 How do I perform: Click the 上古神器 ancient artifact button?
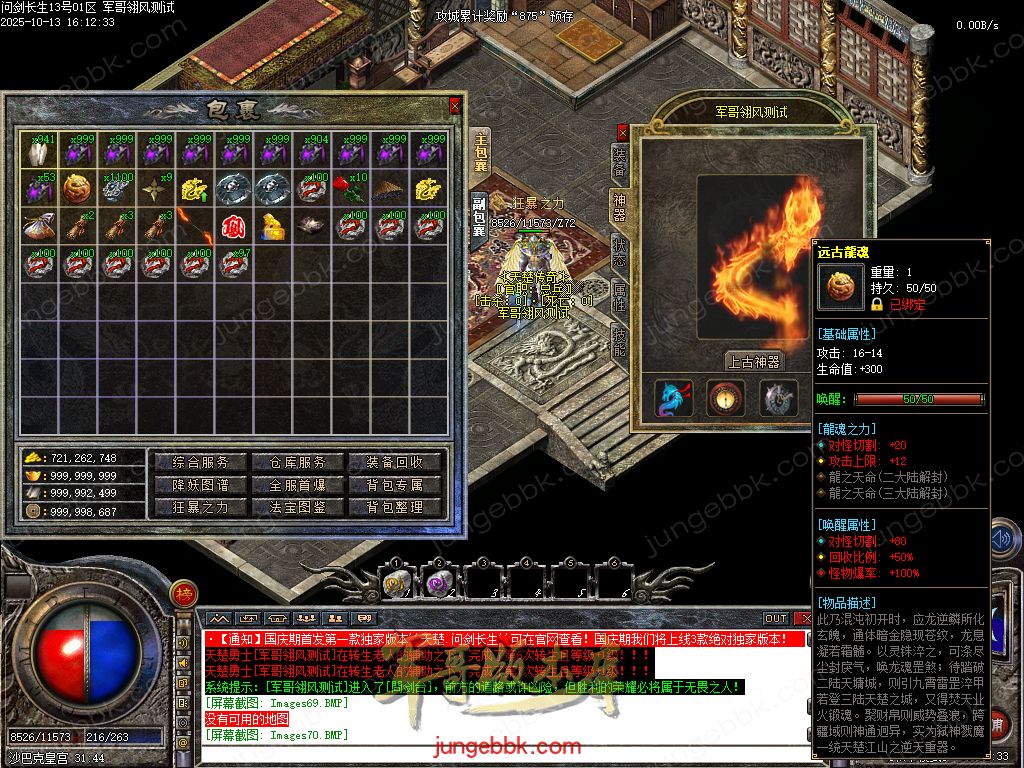(753, 361)
